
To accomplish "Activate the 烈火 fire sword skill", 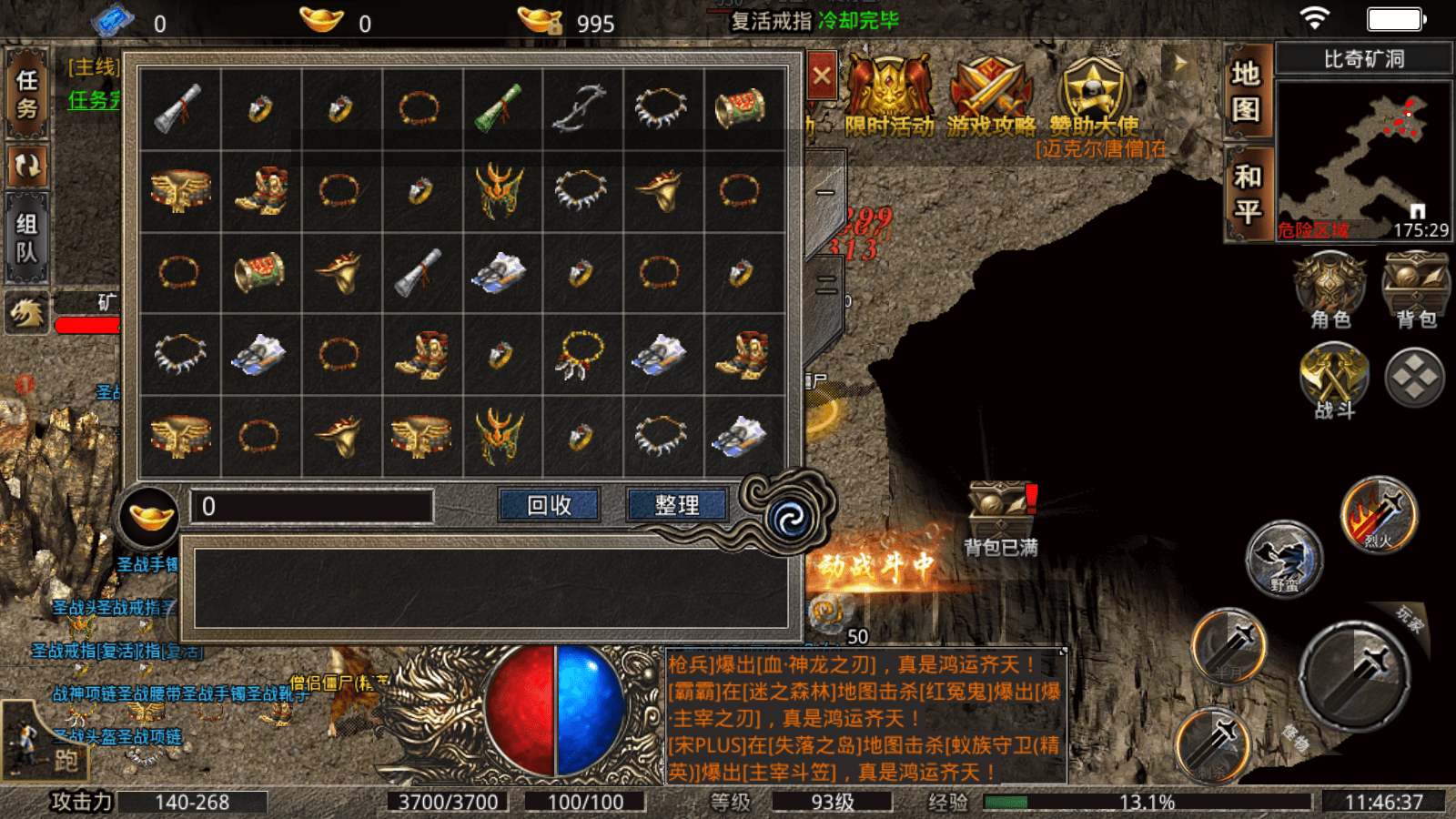I will (x=1379, y=515).
